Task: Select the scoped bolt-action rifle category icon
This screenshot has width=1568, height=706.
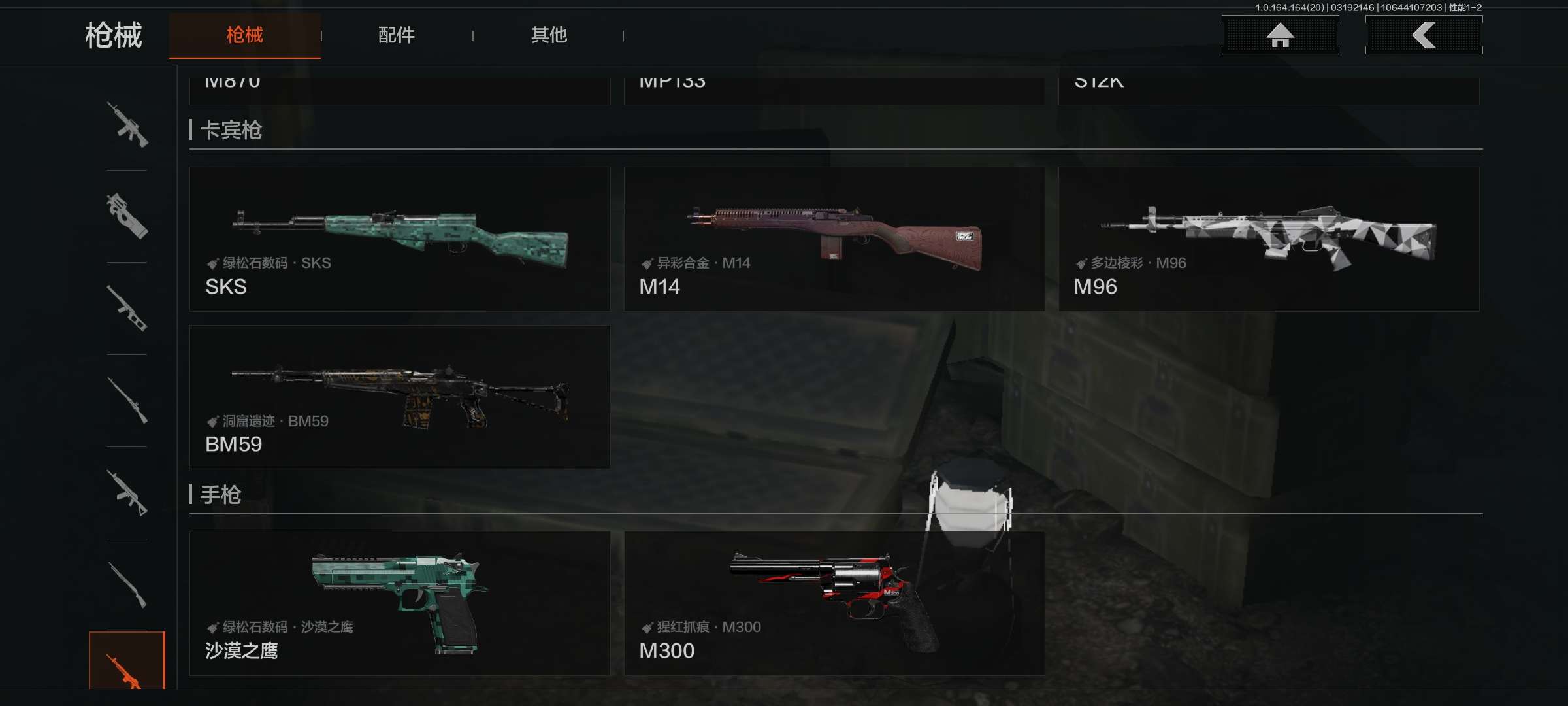Action: [x=127, y=401]
